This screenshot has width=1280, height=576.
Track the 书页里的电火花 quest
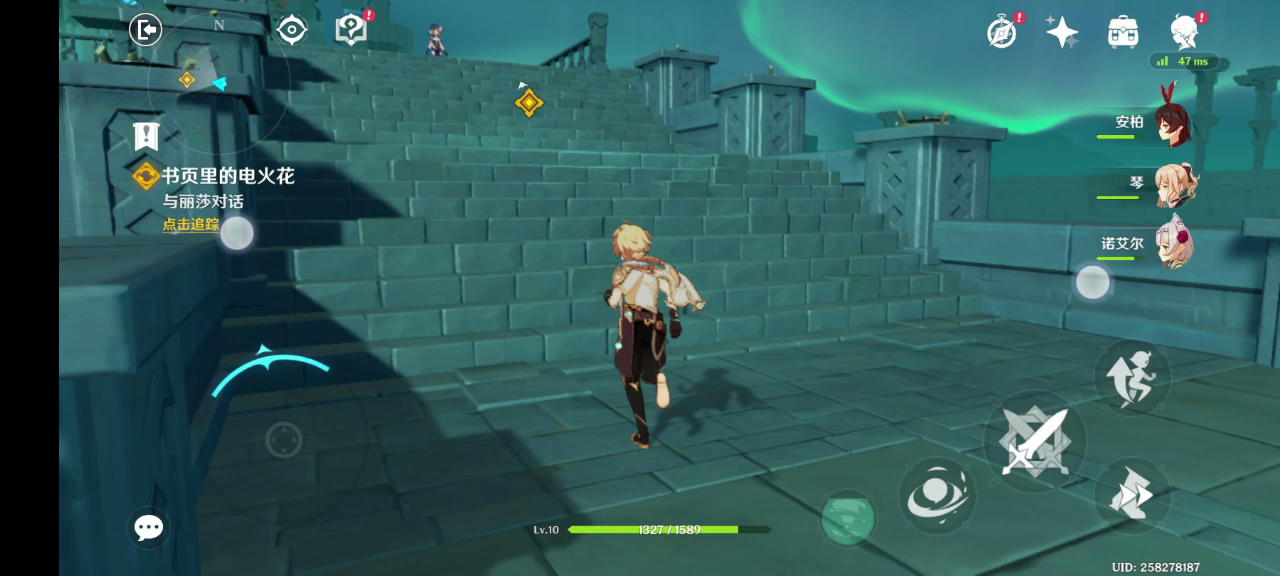[191, 224]
